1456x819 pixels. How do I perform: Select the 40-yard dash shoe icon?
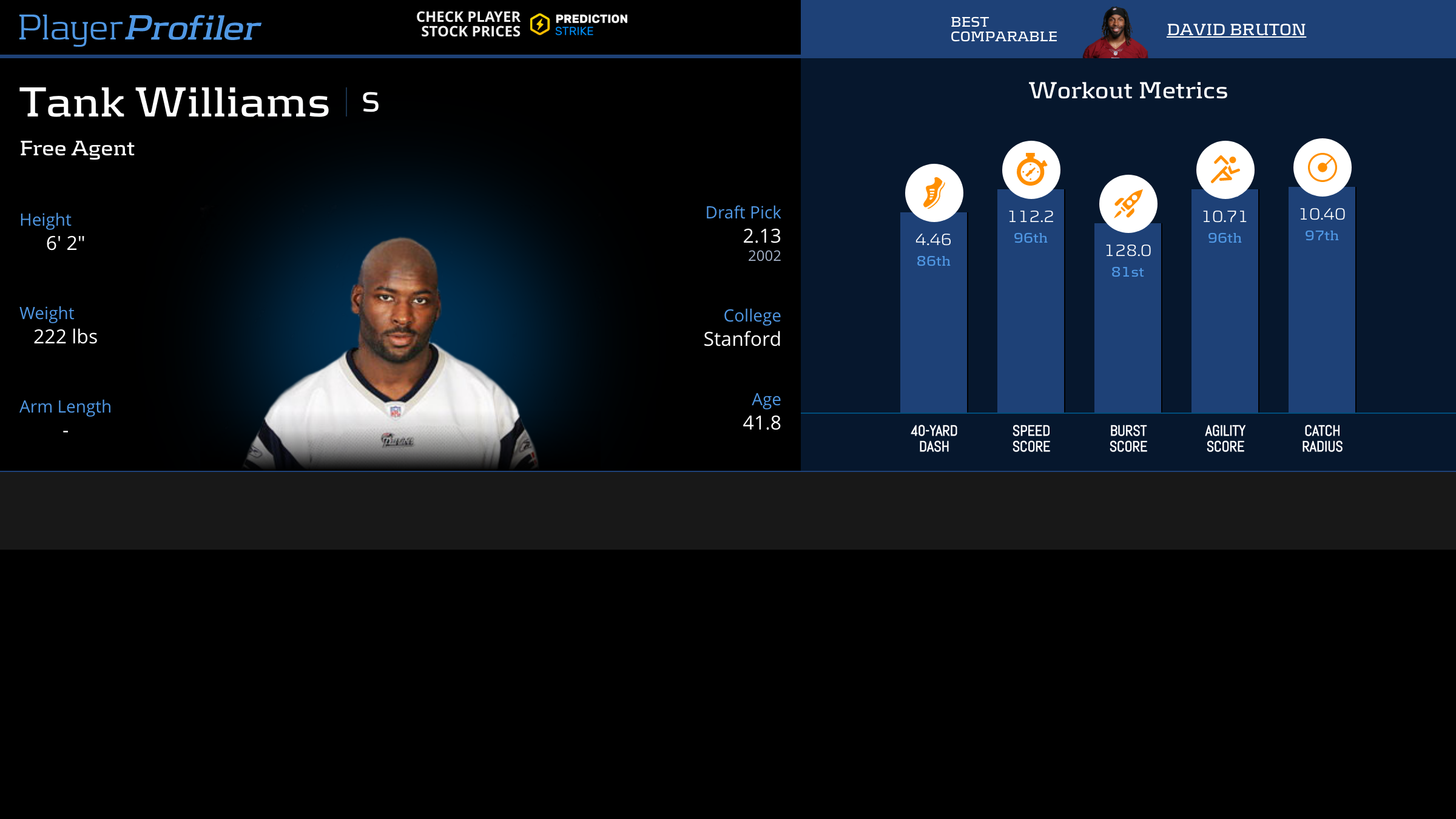click(x=934, y=193)
